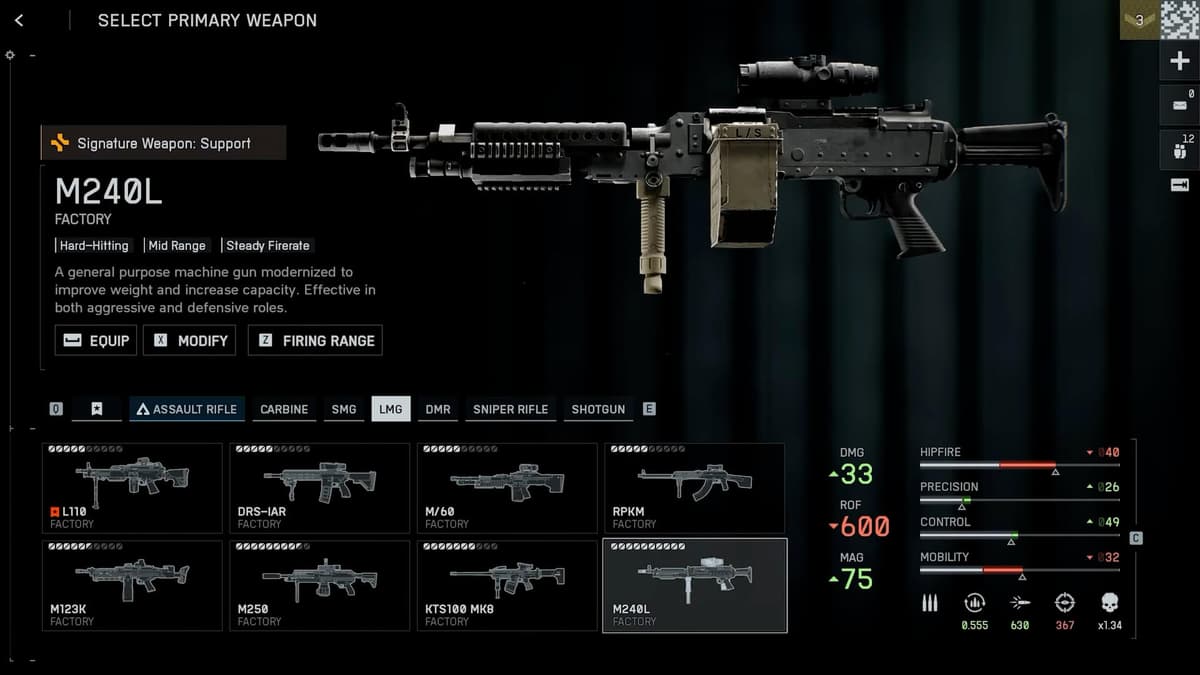Select the SMG weapon category
This screenshot has width=1200, height=675.
click(343, 409)
